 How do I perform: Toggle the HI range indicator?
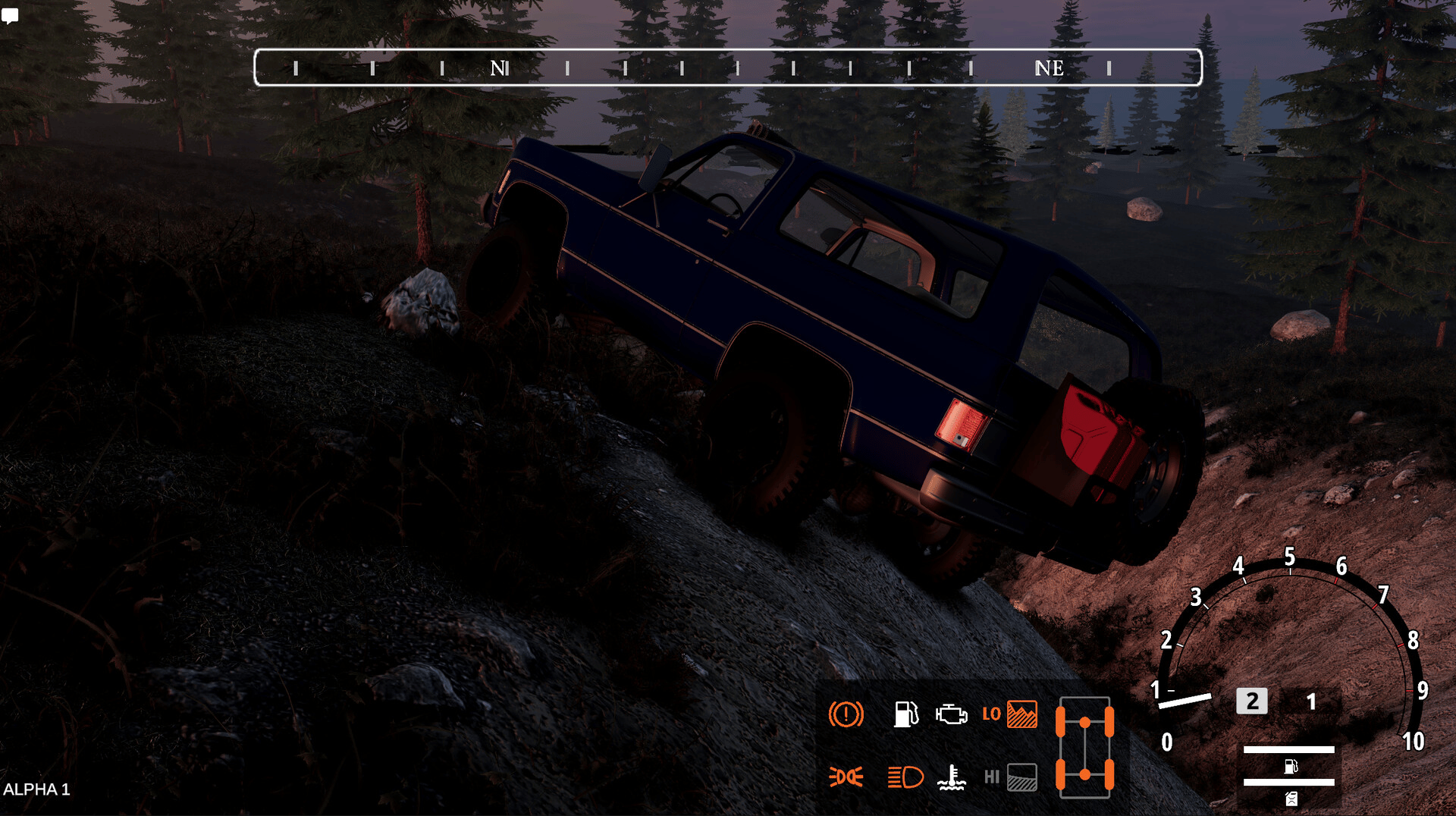1011,777
